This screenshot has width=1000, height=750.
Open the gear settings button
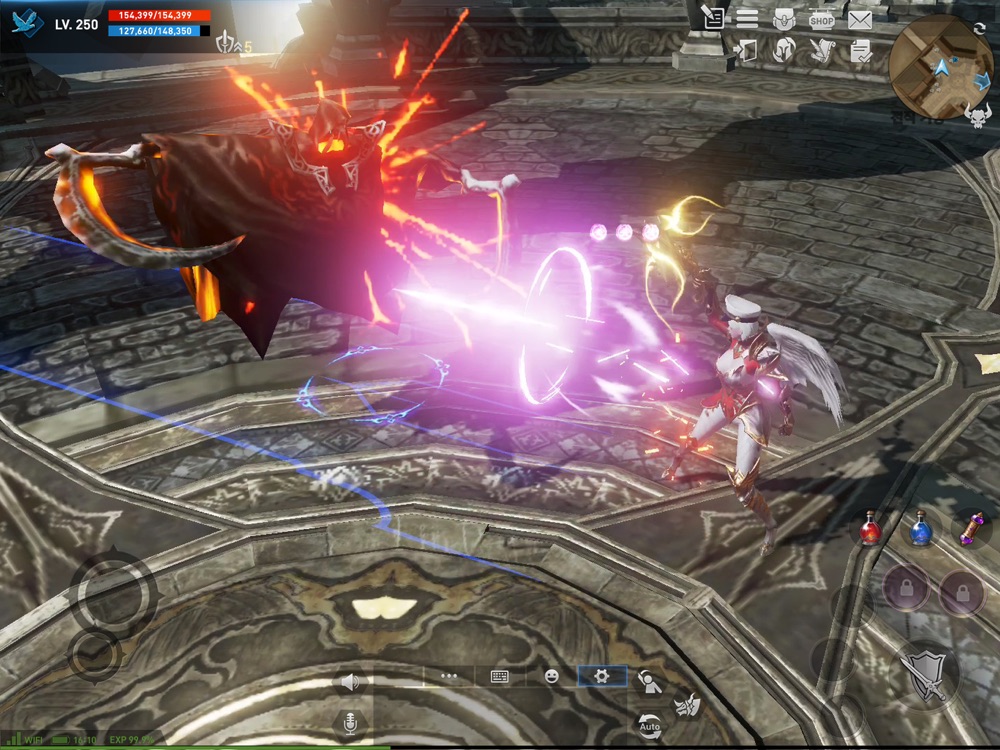[602, 676]
